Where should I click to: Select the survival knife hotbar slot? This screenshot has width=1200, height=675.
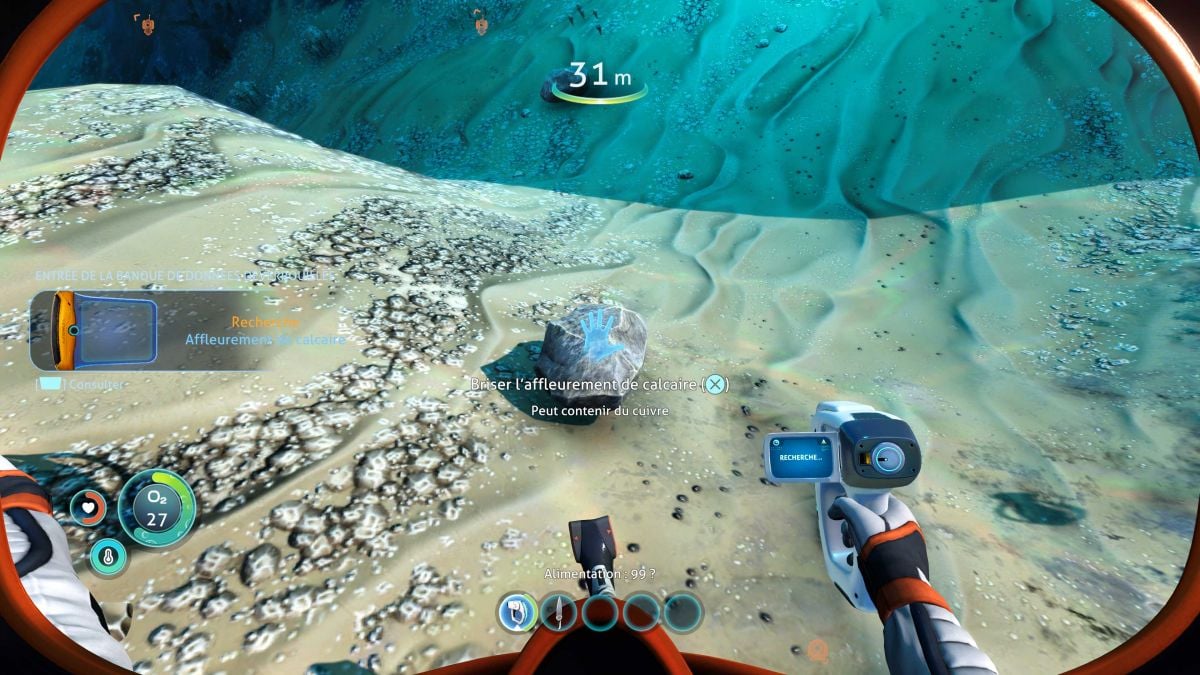pyautogui.click(x=558, y=611)
